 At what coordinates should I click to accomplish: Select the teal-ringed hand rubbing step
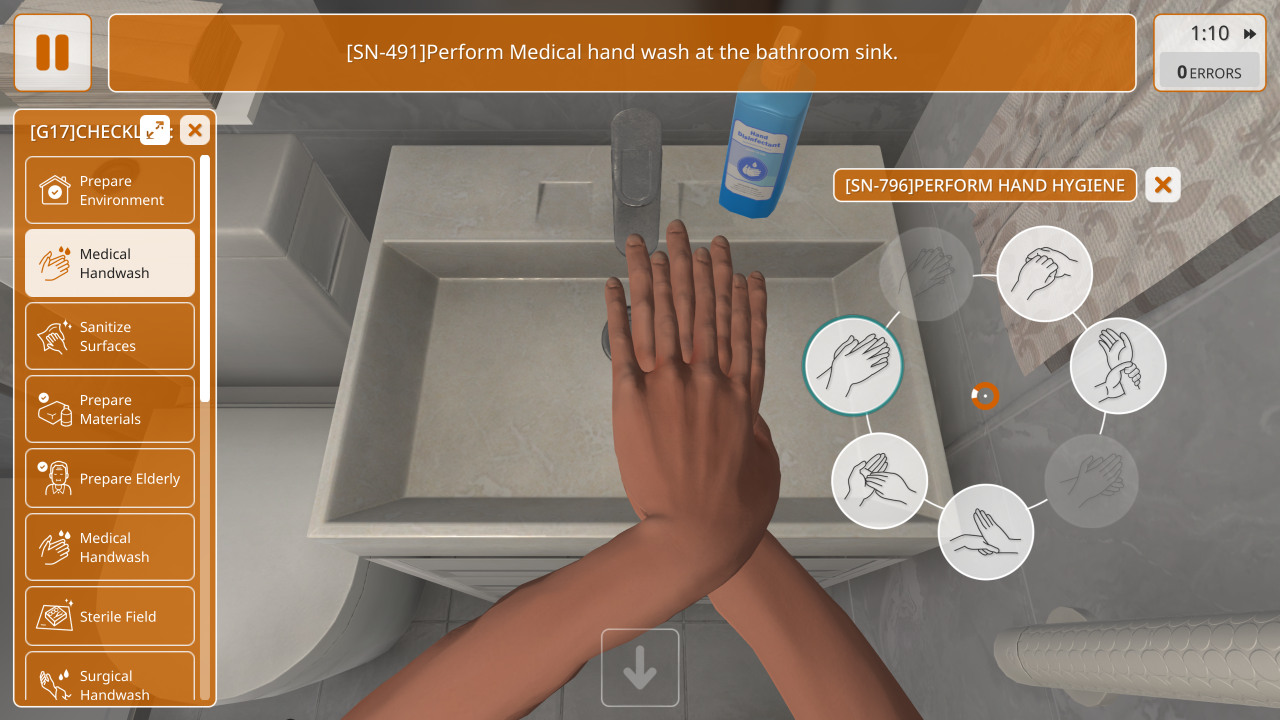tap(853, 365)
